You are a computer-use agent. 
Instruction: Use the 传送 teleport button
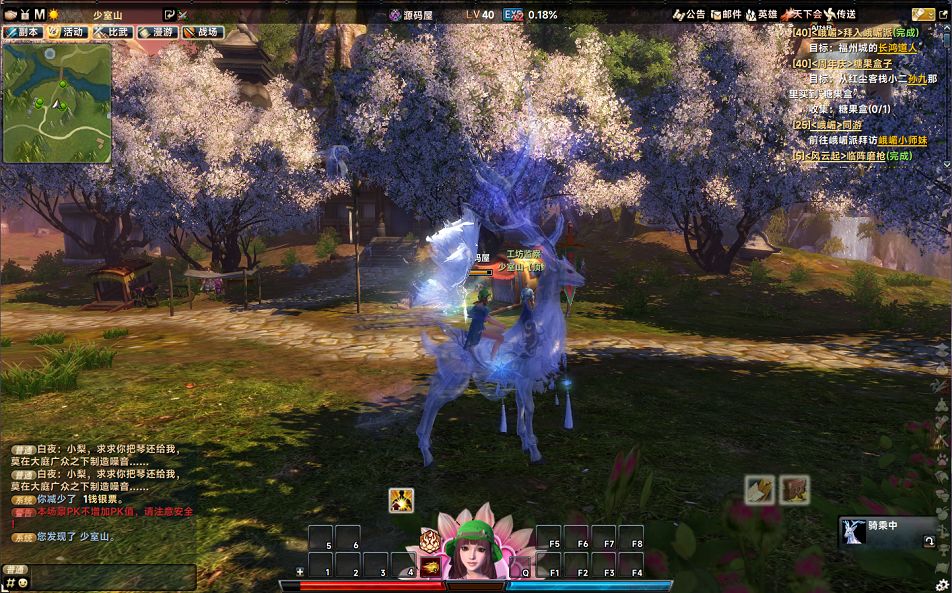pyautogui.click(x=841, y=14)
